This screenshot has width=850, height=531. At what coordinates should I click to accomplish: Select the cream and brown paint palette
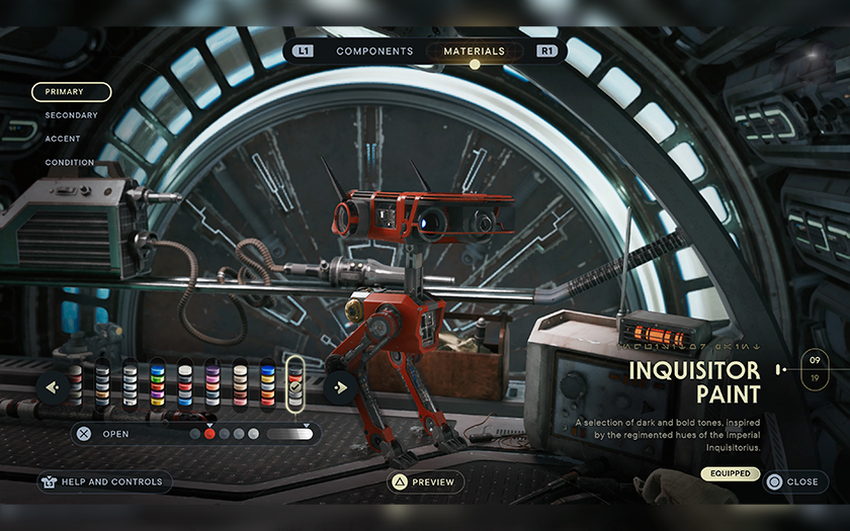pyautogui.click(x=240, y=385)
